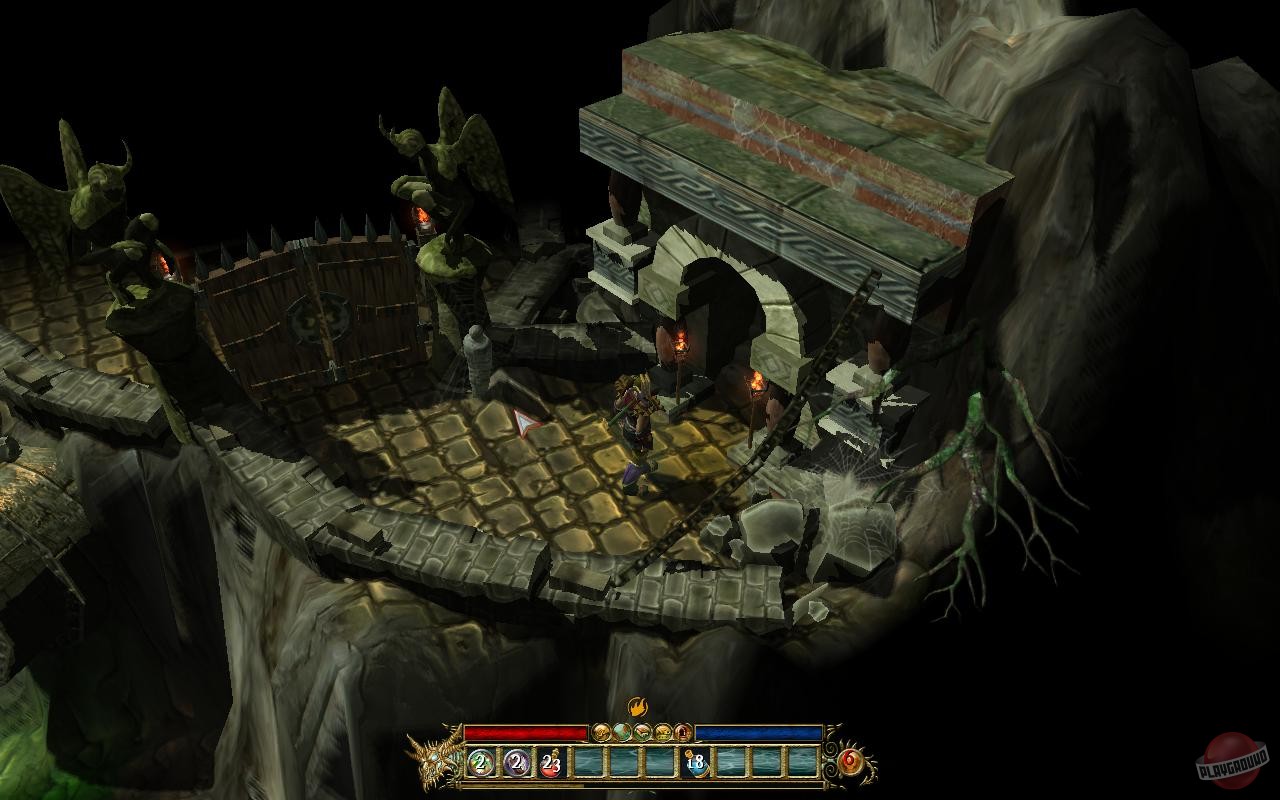This screenshot has width=1280, height=800.
Task: Select the purple quick slot item showing 2
Action: (x=516, y=763)
